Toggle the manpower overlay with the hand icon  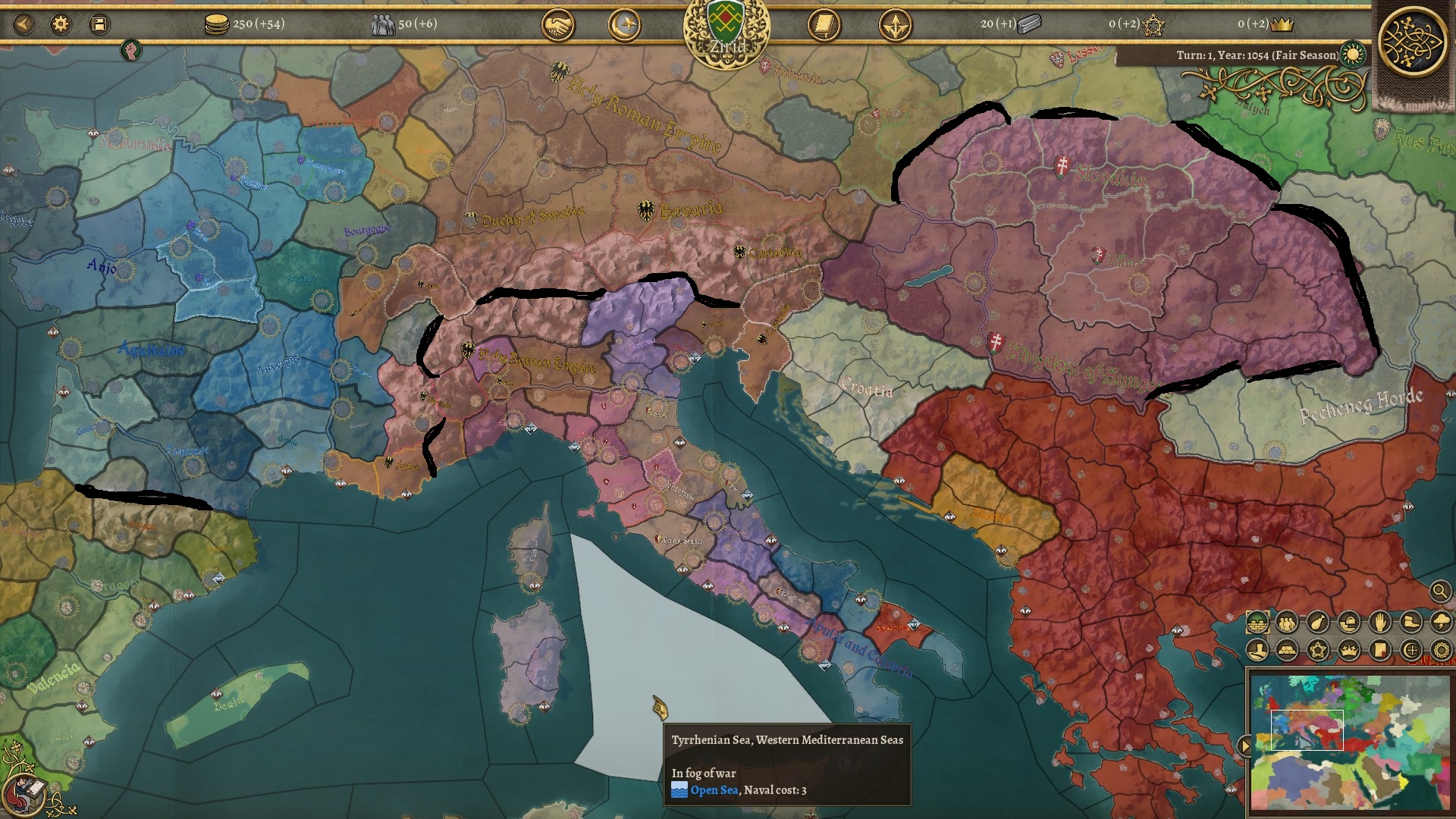[1379, 623]
